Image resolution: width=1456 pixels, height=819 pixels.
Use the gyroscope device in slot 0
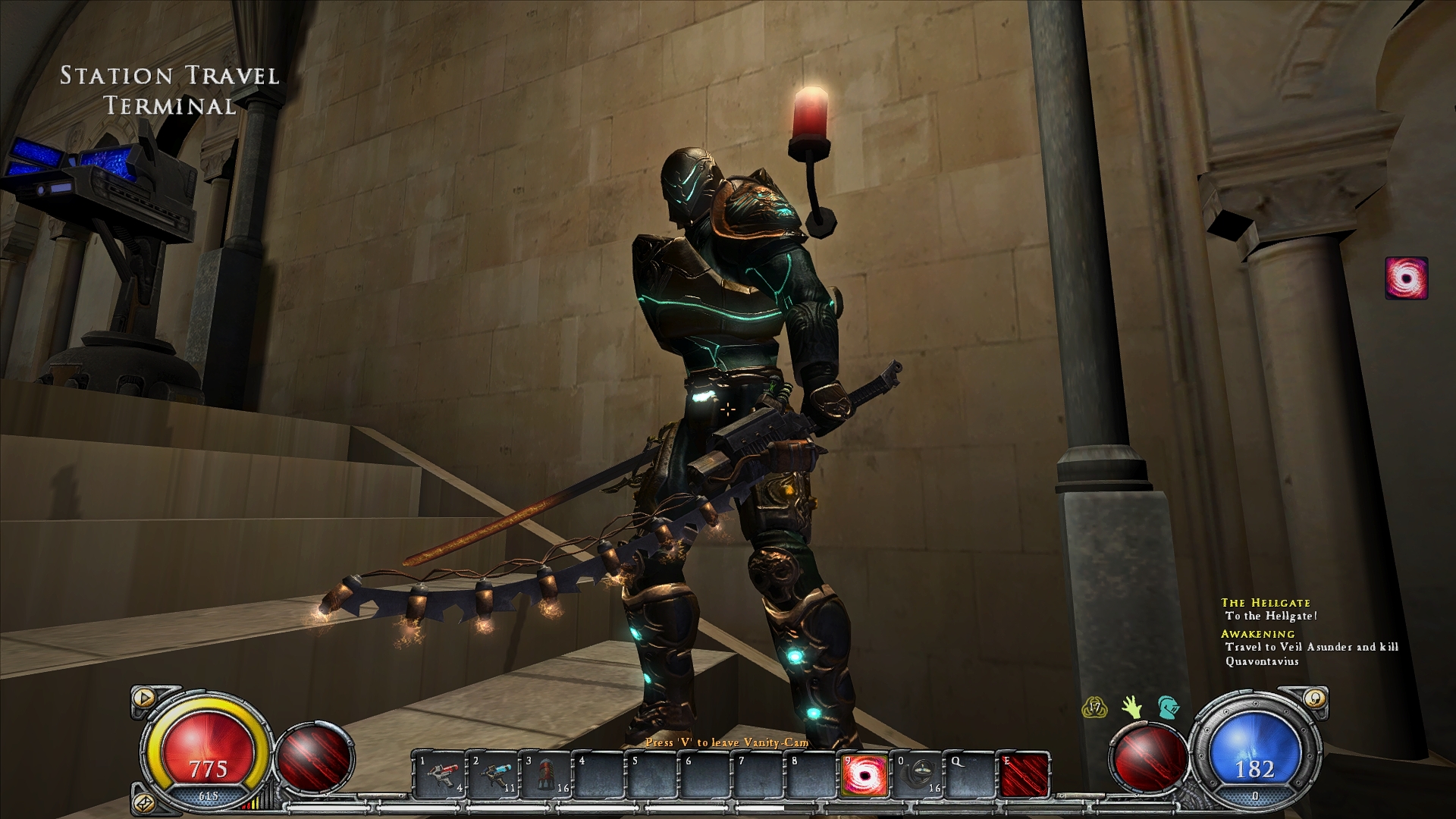(918, 774)
